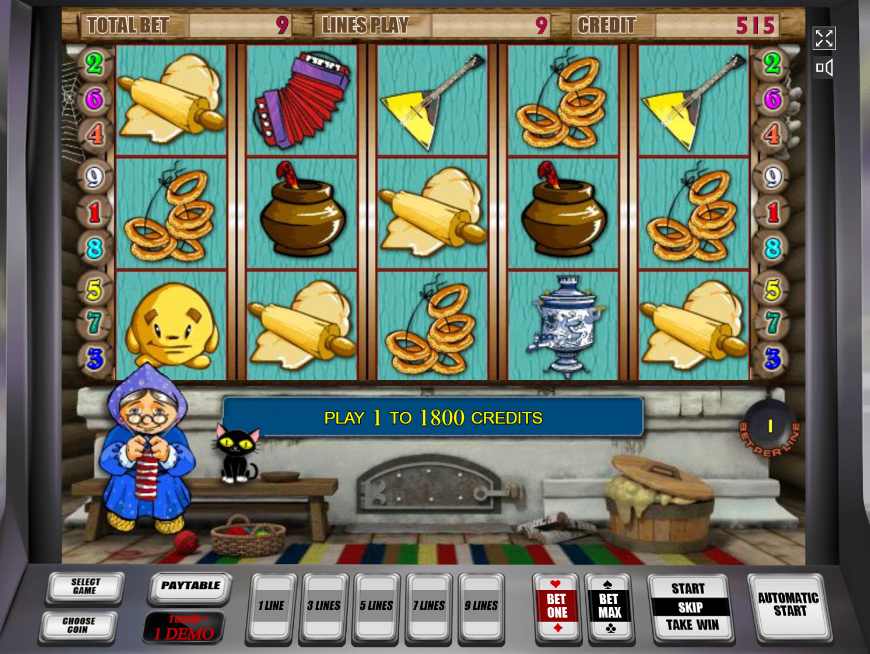The image size is (870, 654).
Task: Activate 5 Lines play
Action: click(377, 607)
